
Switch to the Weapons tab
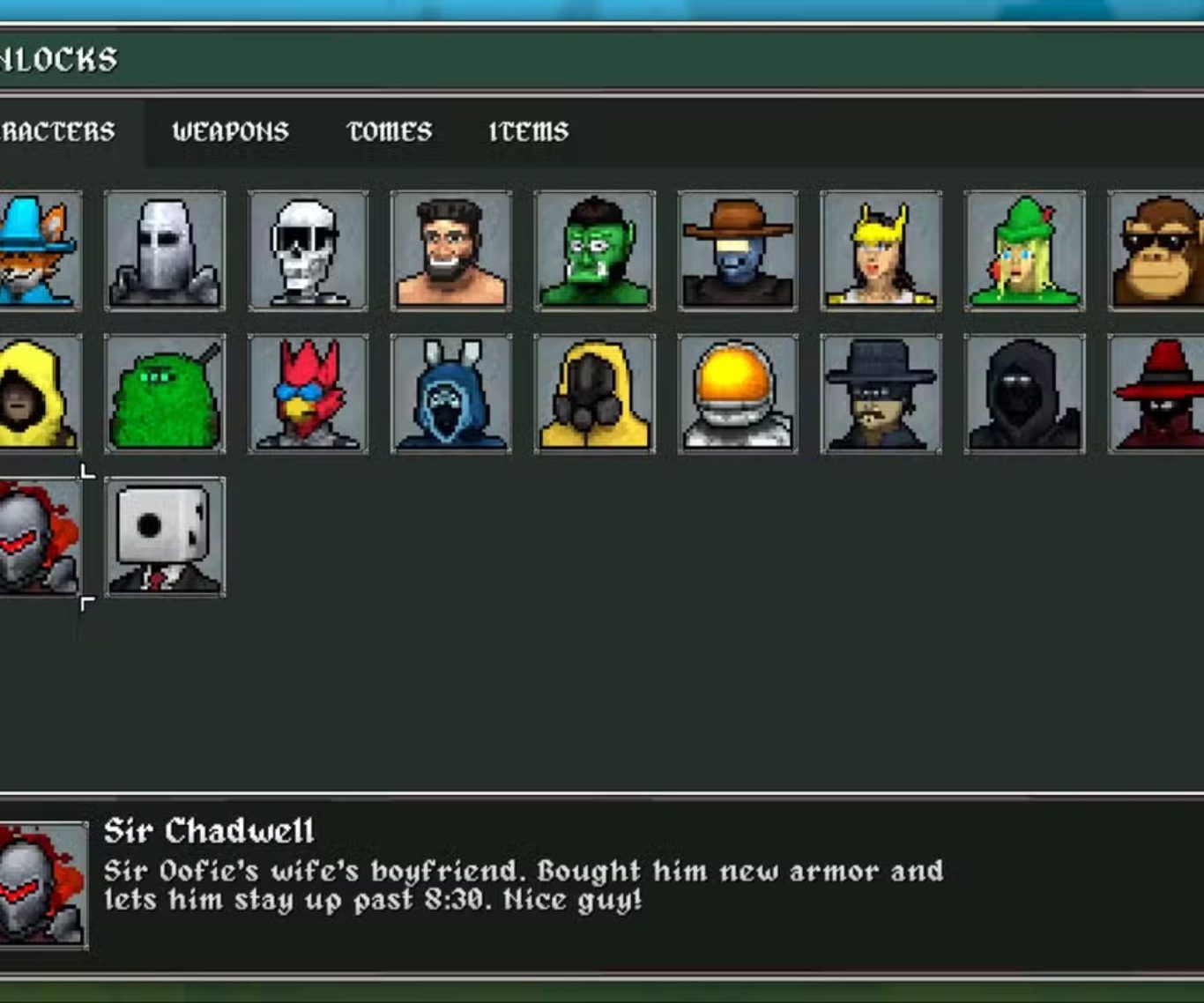coord(230,132)
